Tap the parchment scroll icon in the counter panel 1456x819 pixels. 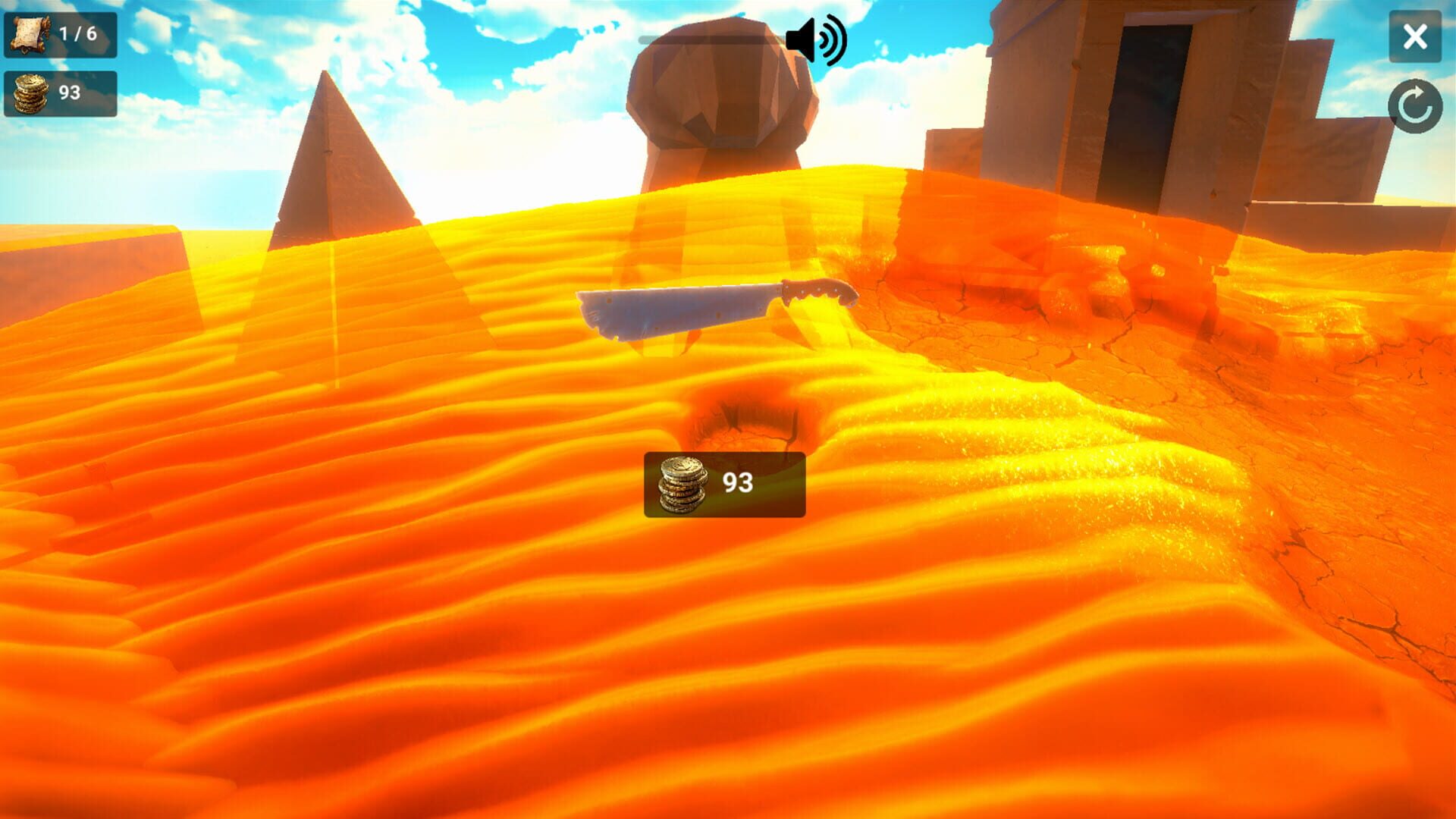[x=29, y=33]
